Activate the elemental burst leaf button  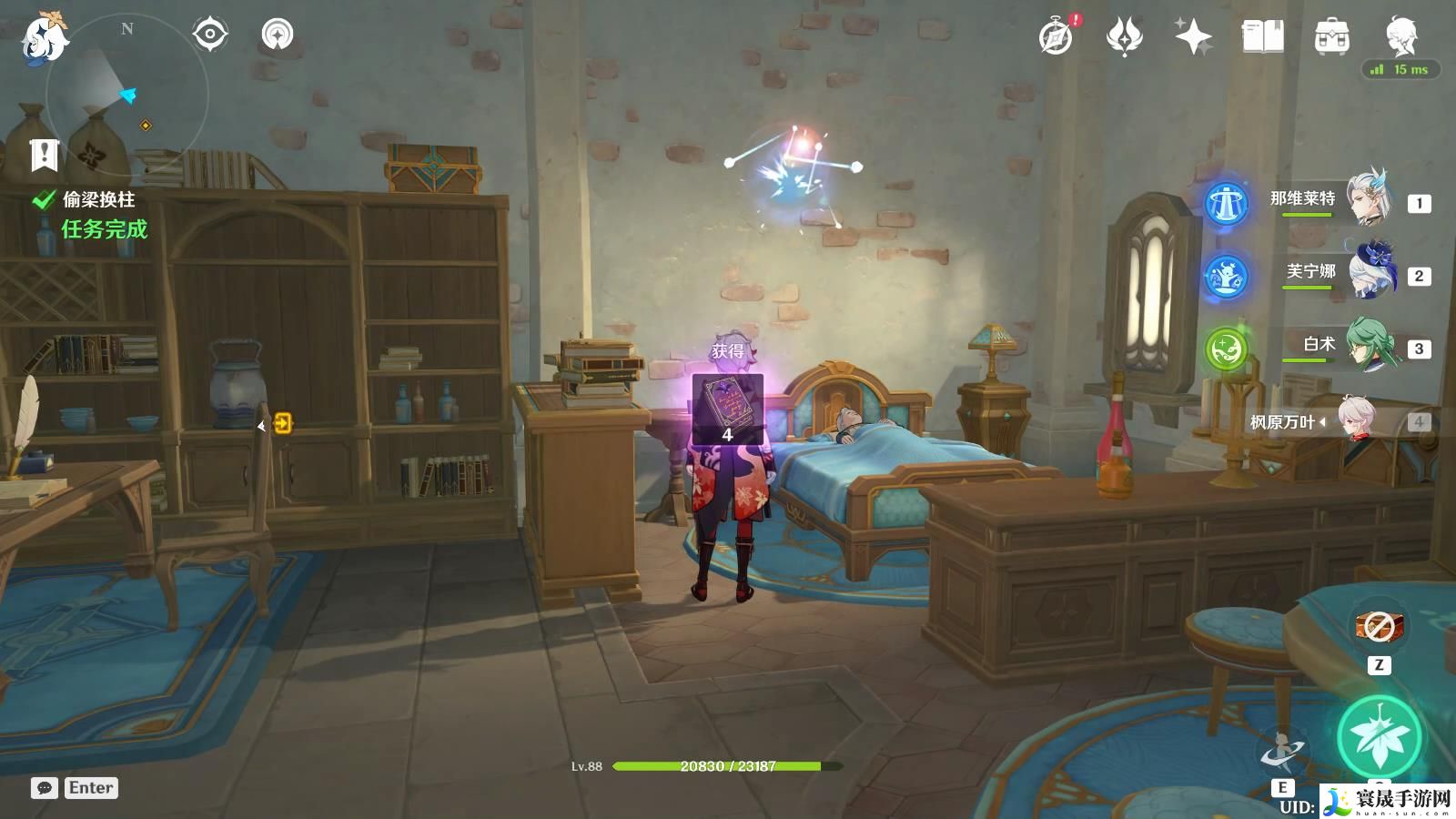point(1380,739)
